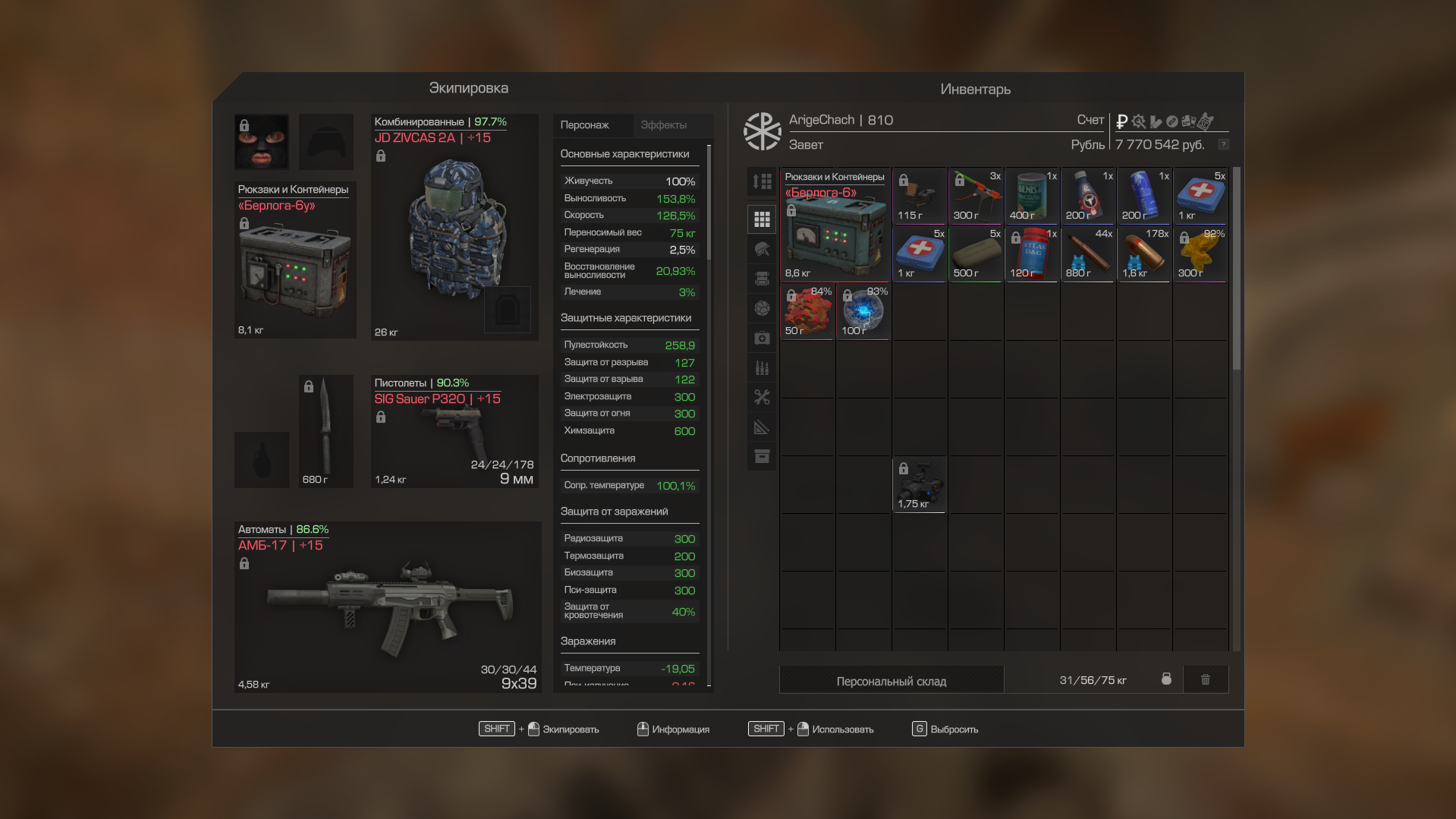Select the red crystal artifact at 84%
The image size is (1456, 819).
tap(807, 311)
